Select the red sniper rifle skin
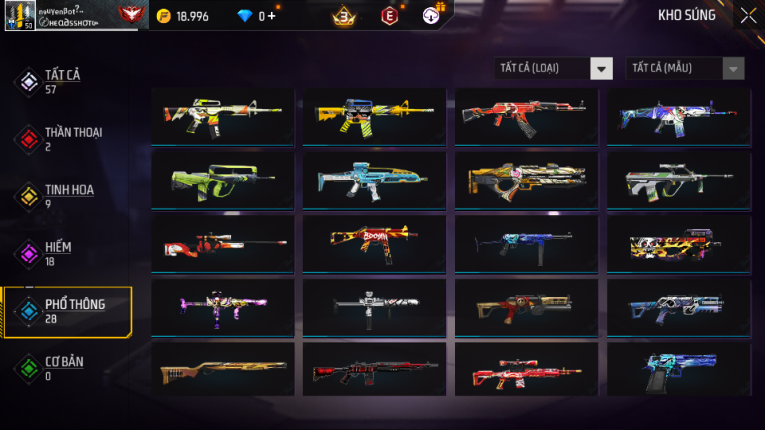765x430 pixels. (222, 244)
